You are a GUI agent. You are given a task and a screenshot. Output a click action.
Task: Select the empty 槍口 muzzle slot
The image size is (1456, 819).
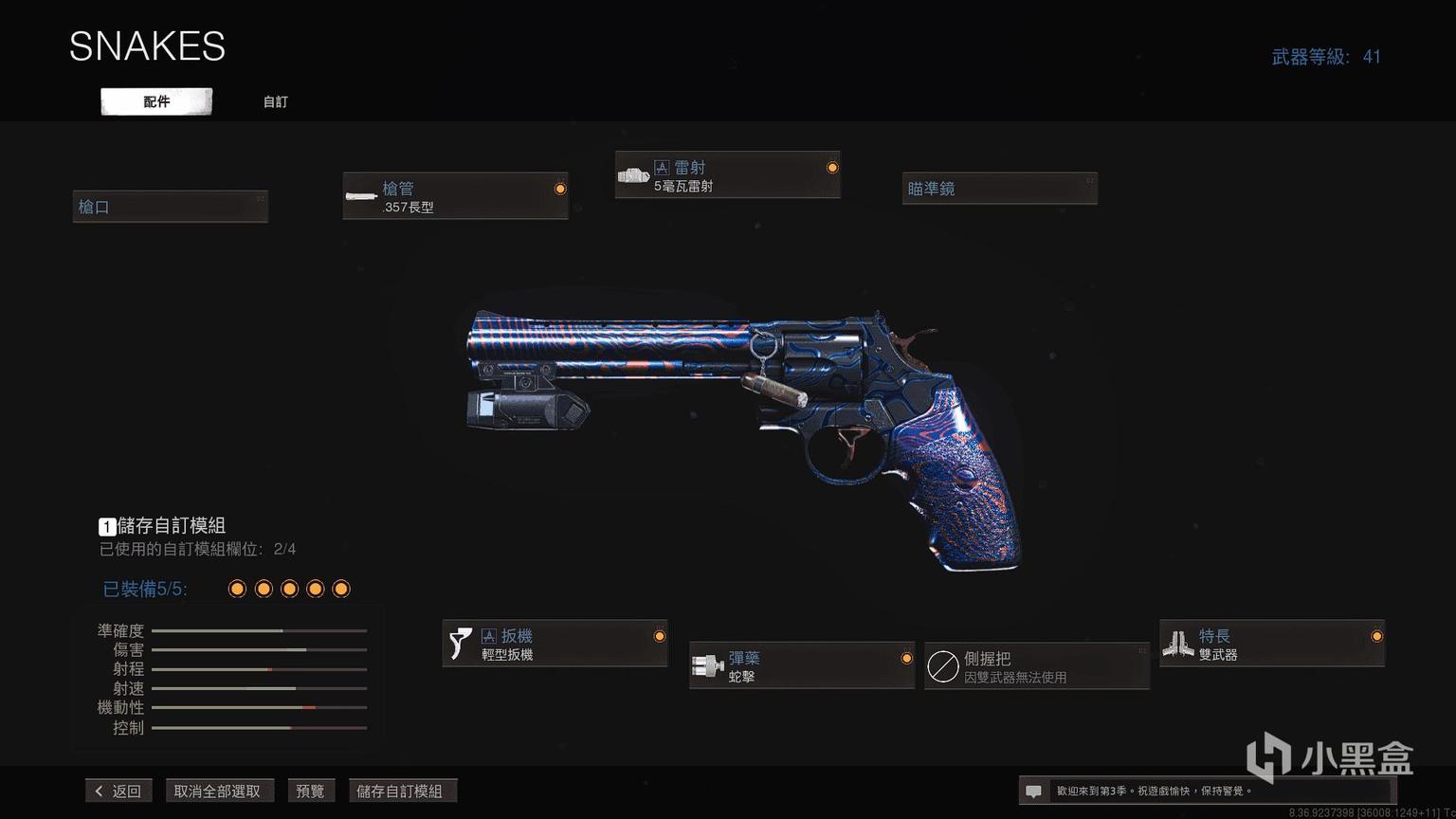click(x=171, y=207)
